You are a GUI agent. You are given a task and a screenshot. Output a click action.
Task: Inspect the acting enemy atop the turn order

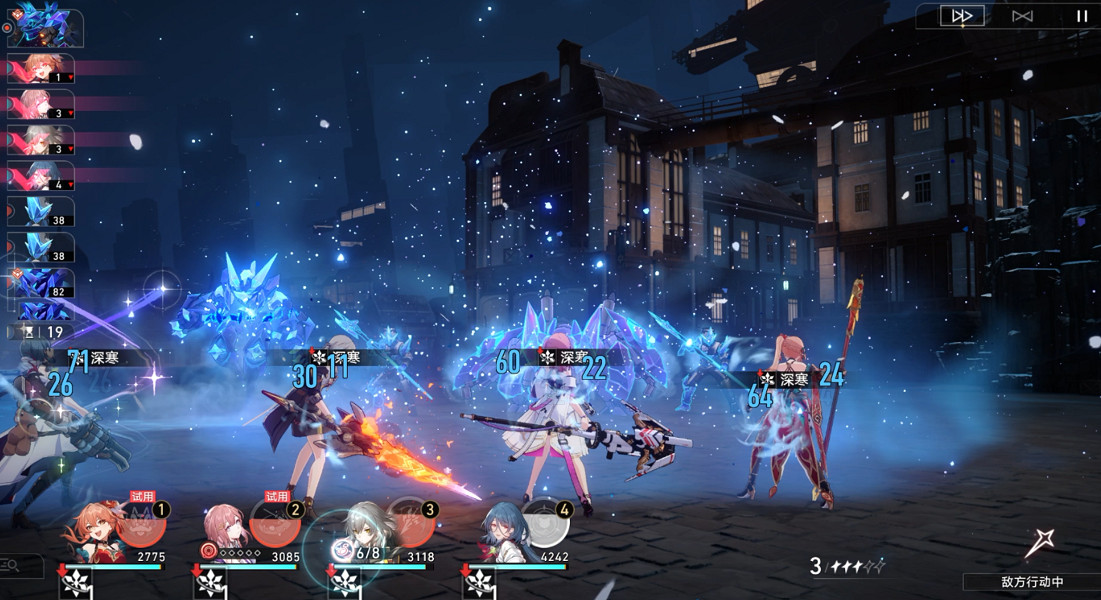coord(46,26)
